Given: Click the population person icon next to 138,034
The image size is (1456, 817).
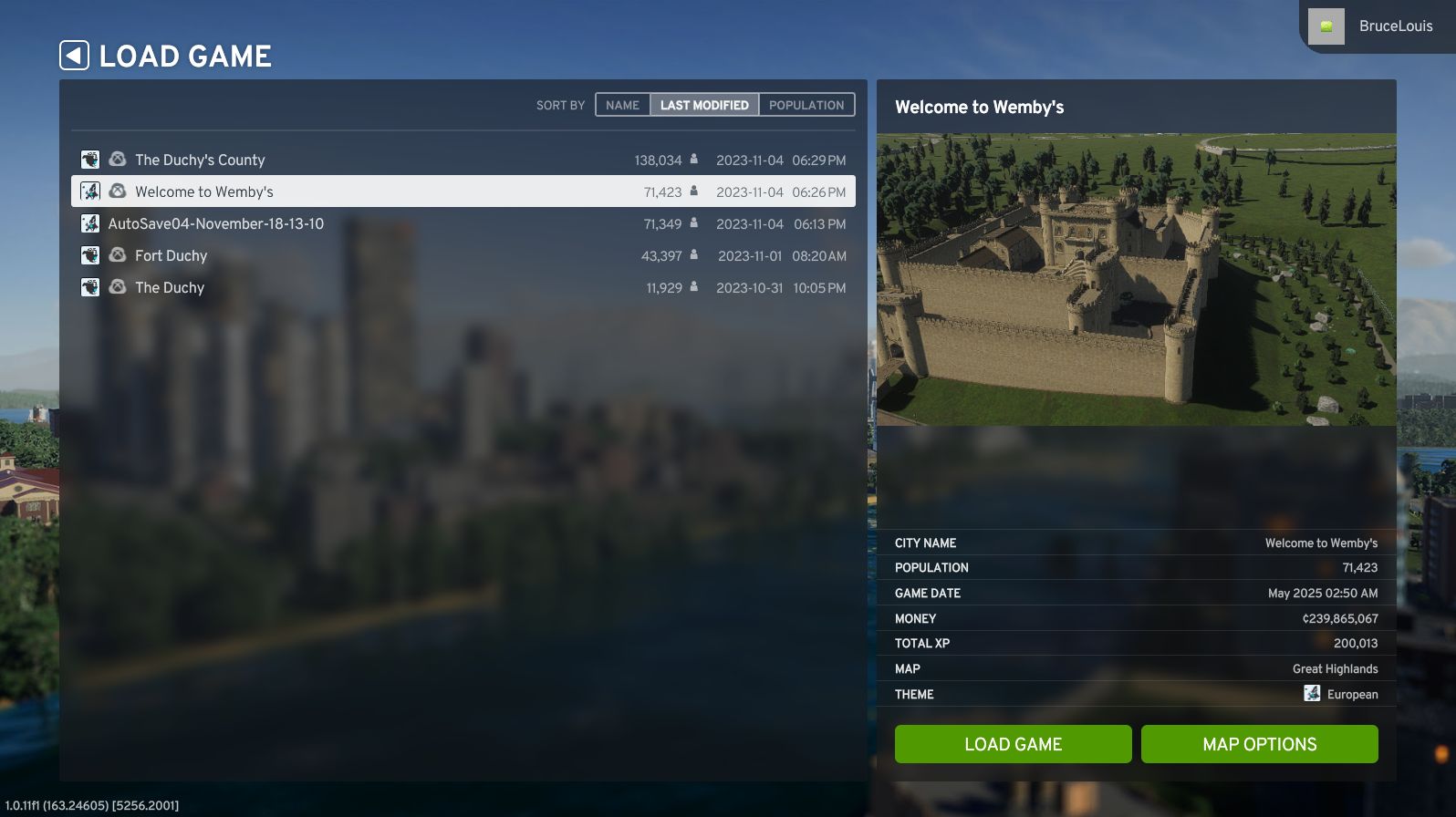Looking at the screenshot, I should (x=693, y=160).
